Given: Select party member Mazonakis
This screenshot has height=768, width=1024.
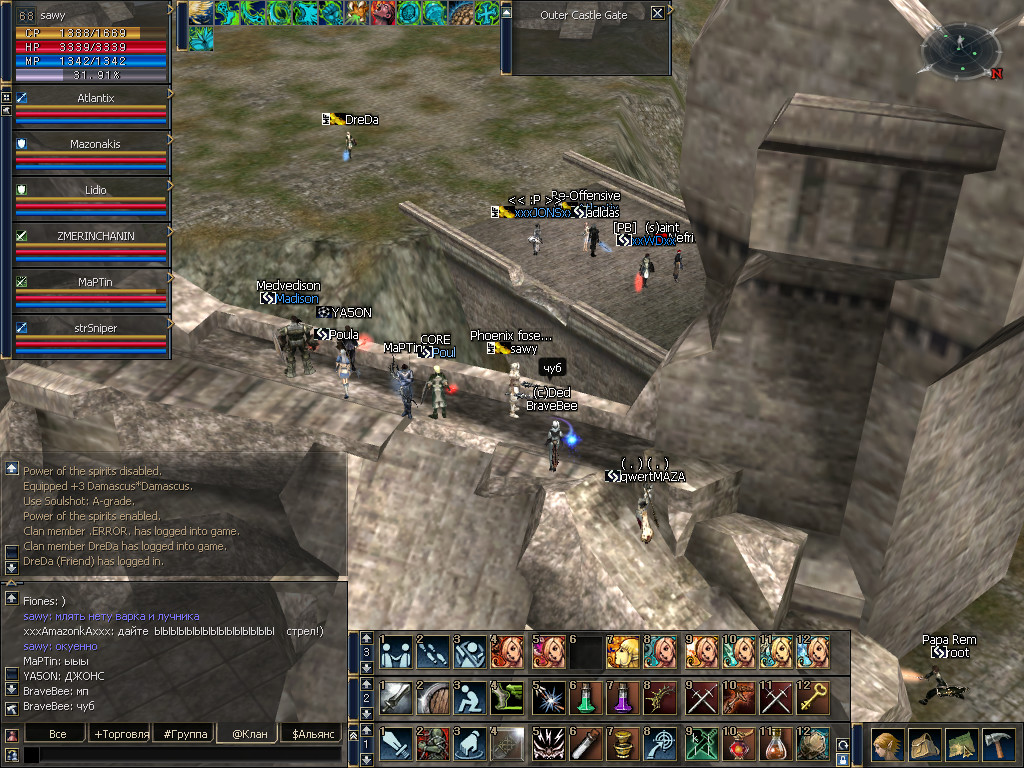Looking at the screenshot, I should click(95, 144).
